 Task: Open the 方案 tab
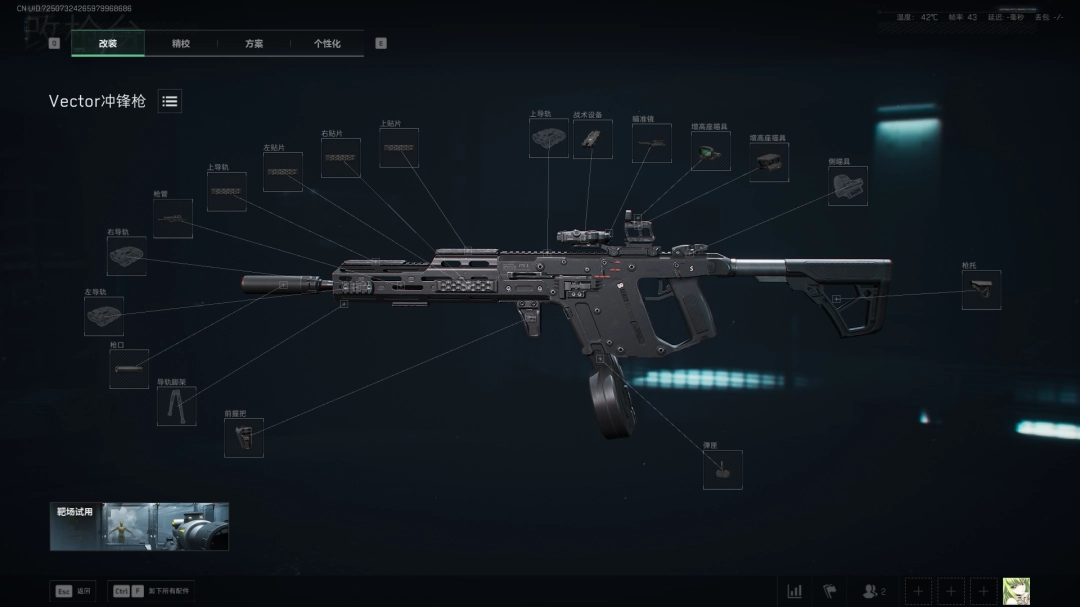254,44
